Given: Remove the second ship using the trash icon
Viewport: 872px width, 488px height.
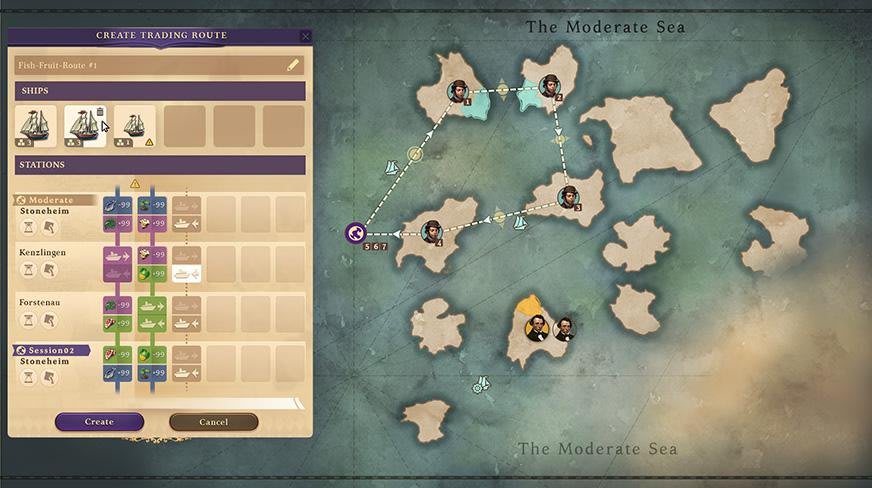Looking at the screenshot, I should pos(100,114).
